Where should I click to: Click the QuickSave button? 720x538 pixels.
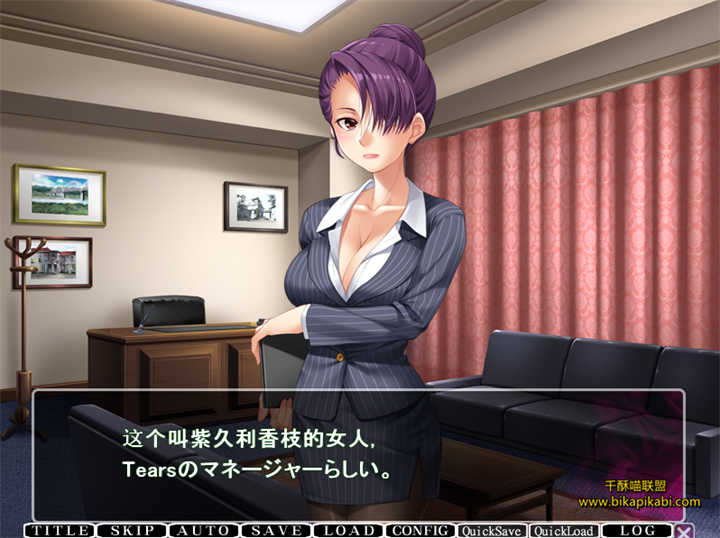[492, 531]
